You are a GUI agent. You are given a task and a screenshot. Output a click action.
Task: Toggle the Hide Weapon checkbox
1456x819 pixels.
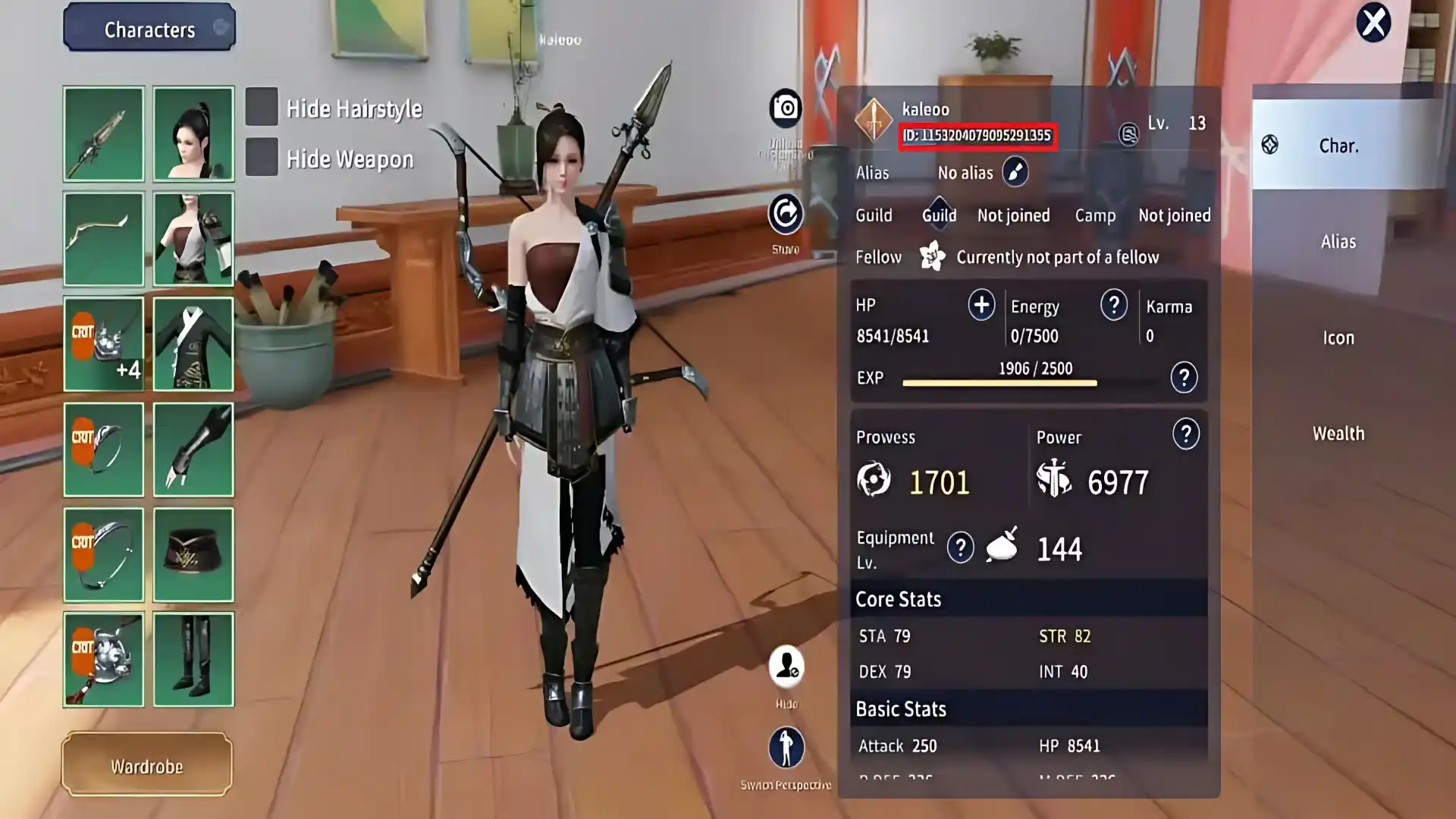click(x=262, y=158)
